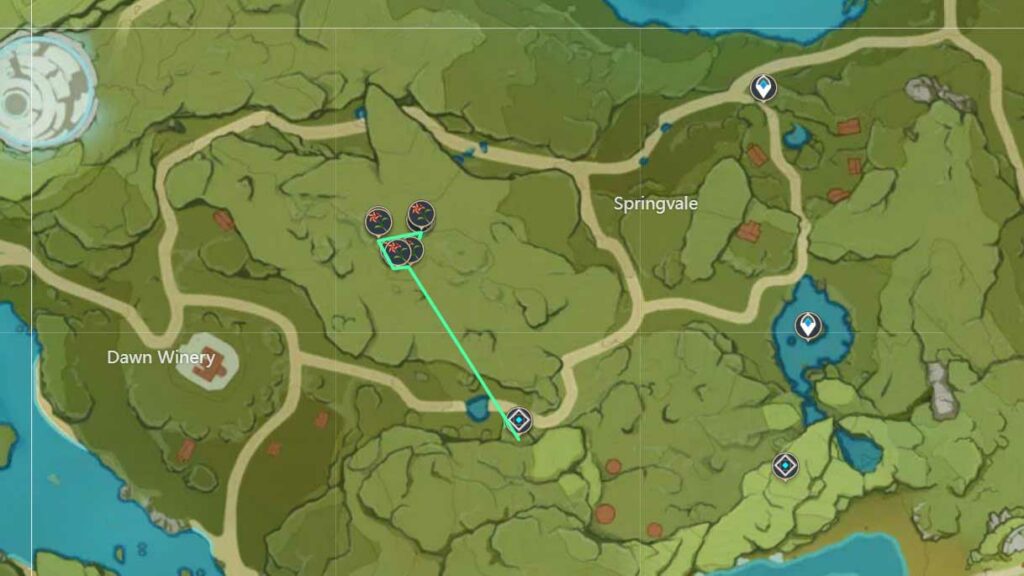
Task: Open the domain marker at the green route's start
Action: click(518, 420)
